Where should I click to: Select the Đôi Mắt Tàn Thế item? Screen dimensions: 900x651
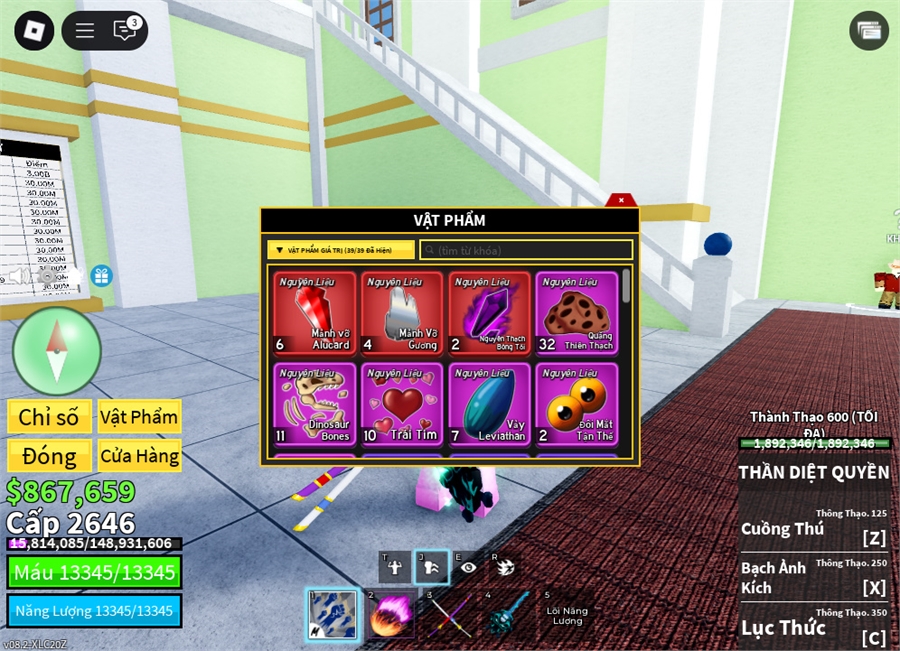[576, 404]
